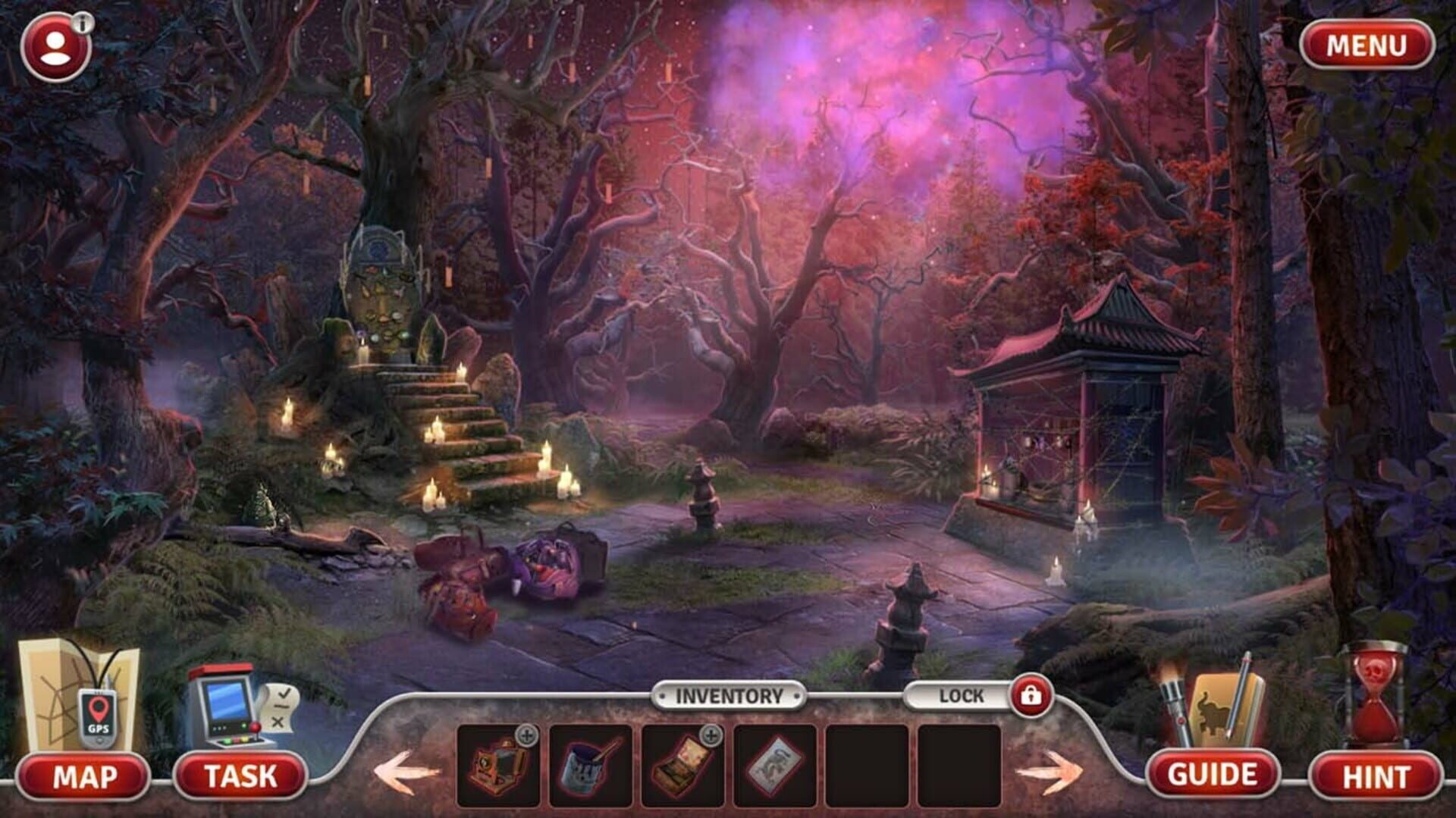The image size is (1456, 818).
Task: Select the old camera in the inventory
Action: [x=497, y=766]
